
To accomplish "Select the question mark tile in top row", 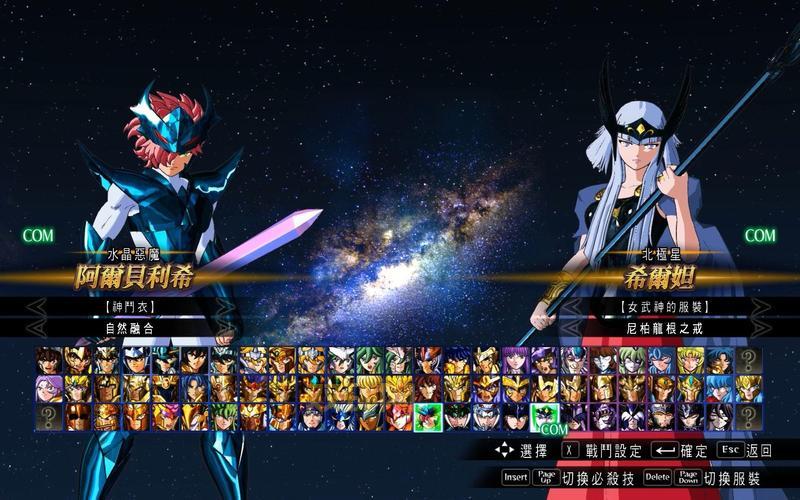I will 749,360.
